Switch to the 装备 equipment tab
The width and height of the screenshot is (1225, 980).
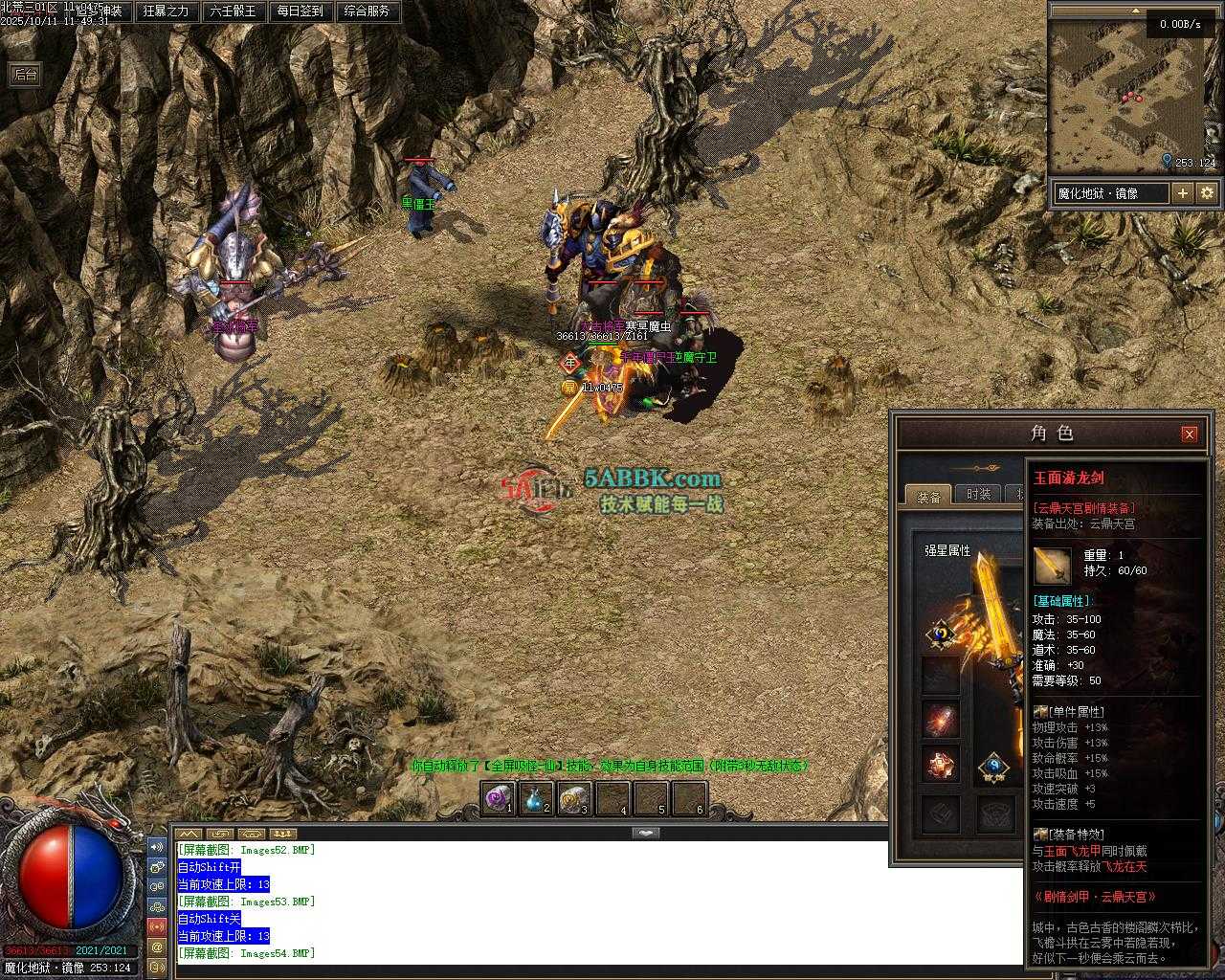point(928,495)
